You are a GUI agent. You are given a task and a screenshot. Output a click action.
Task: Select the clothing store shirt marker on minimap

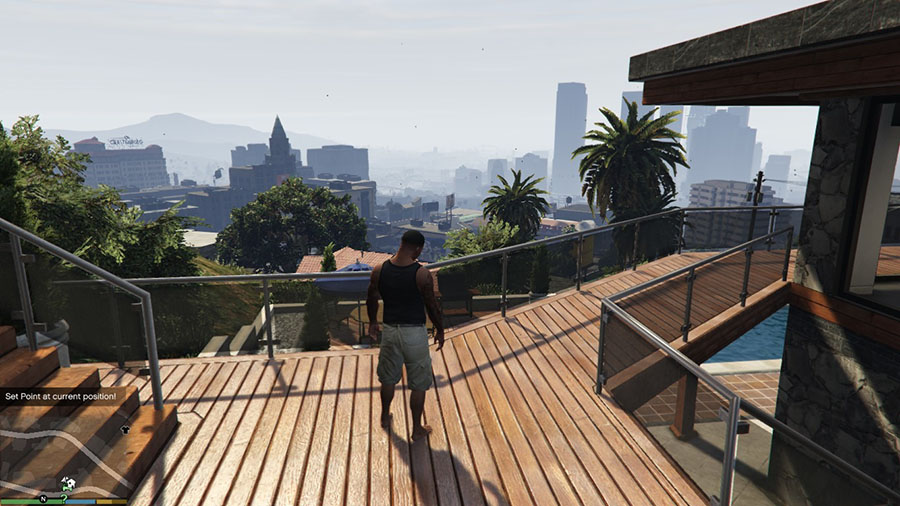tap(125, 429)
